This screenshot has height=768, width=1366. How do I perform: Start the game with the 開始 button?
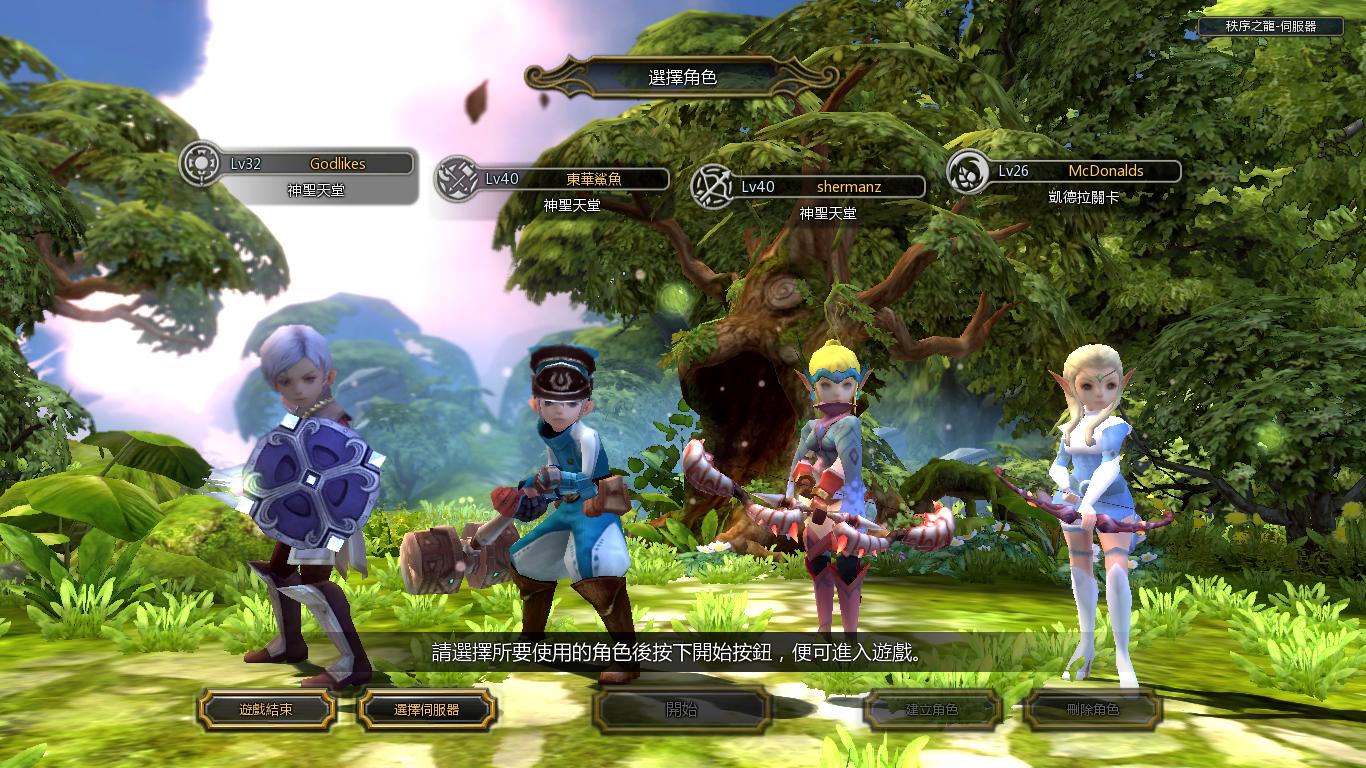[x=681, y=710]
